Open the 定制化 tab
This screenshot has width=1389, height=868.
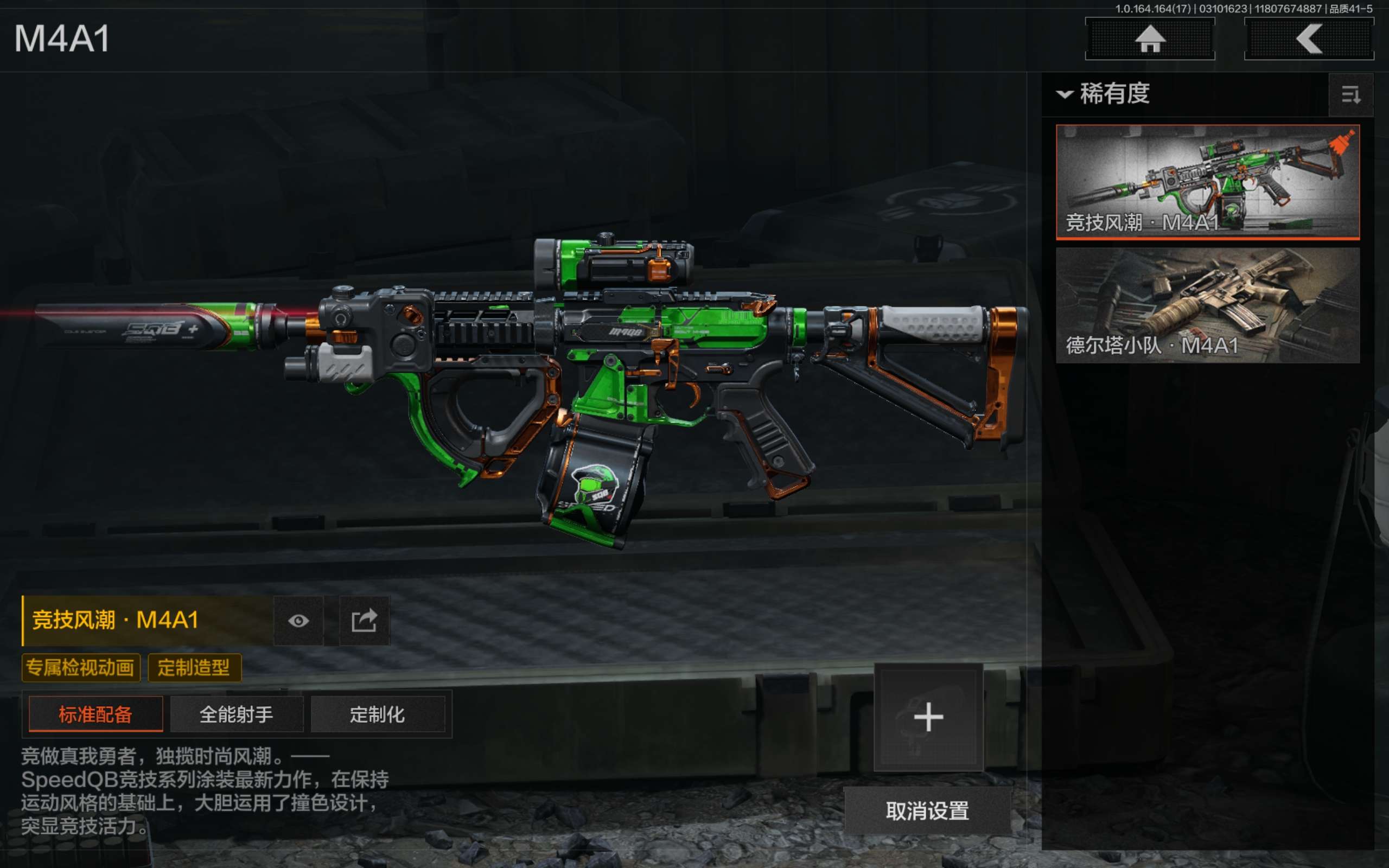377,714
